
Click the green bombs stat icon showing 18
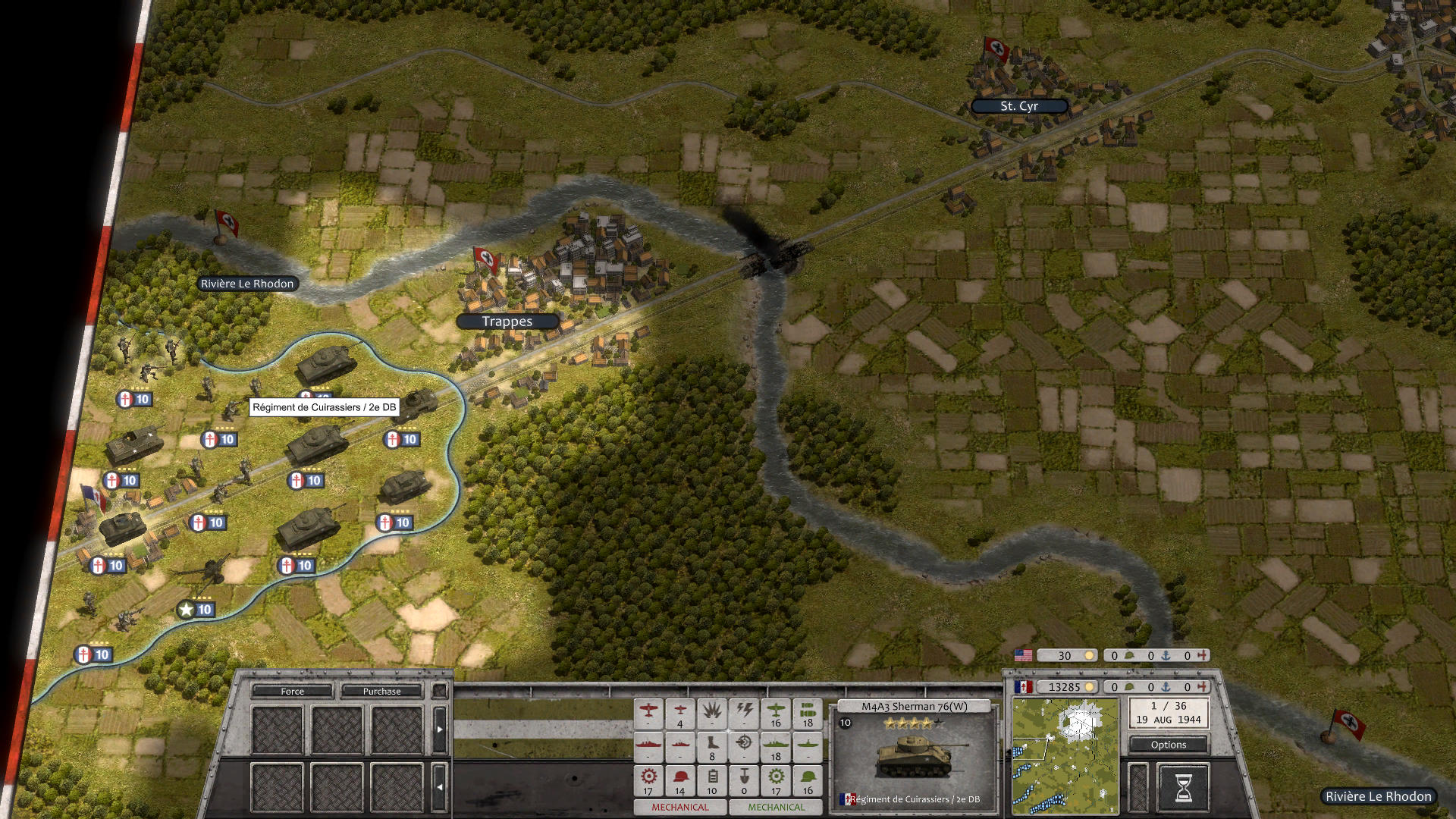tap(808, 711)
